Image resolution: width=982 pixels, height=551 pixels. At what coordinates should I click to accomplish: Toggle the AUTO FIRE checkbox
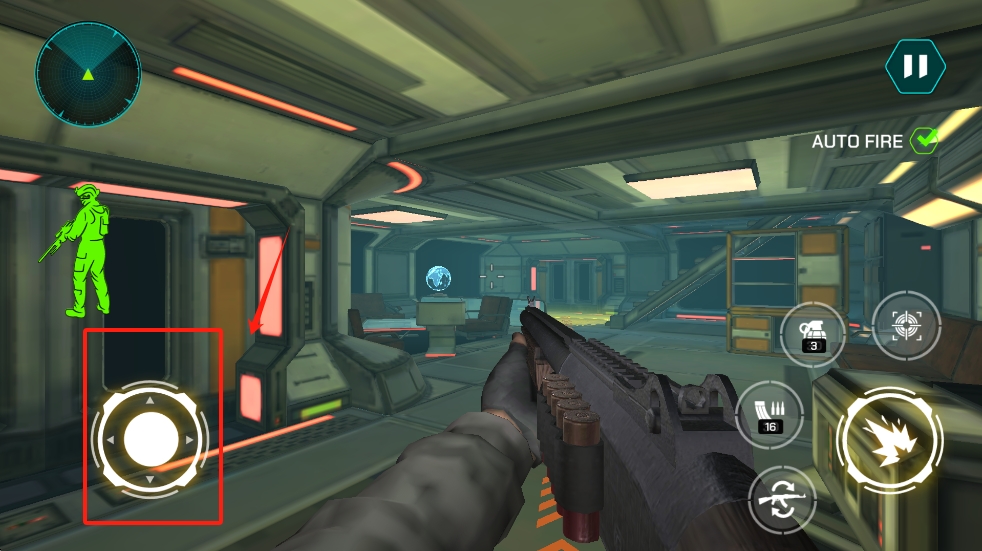(924, 142)
